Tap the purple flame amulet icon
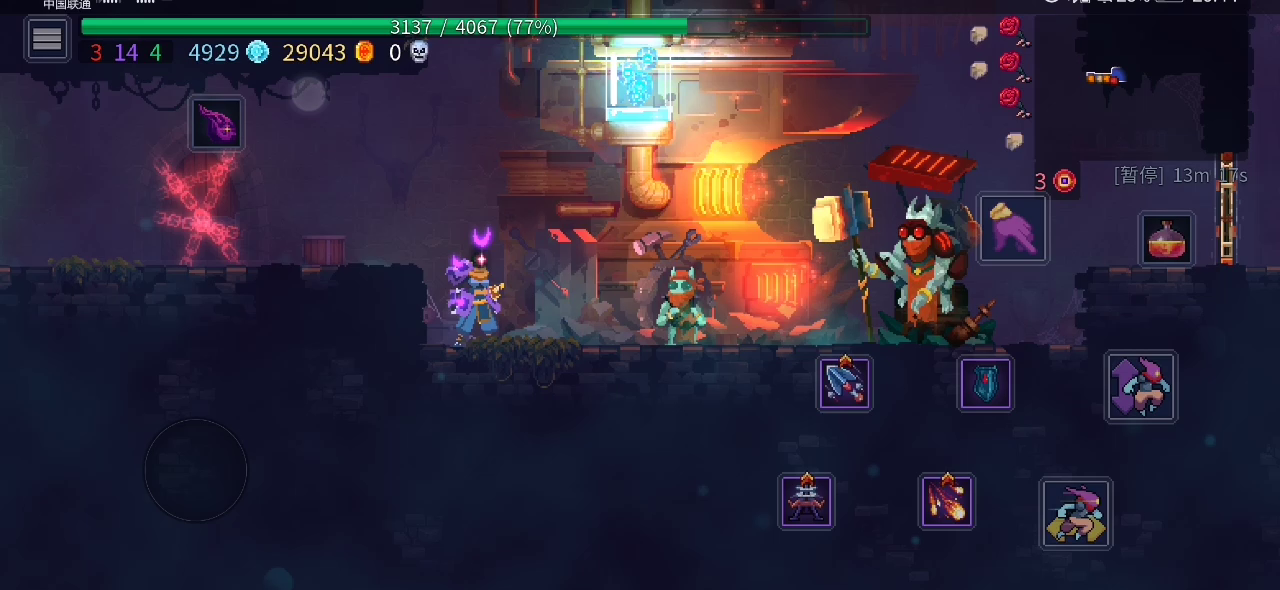 coord(216,124)
